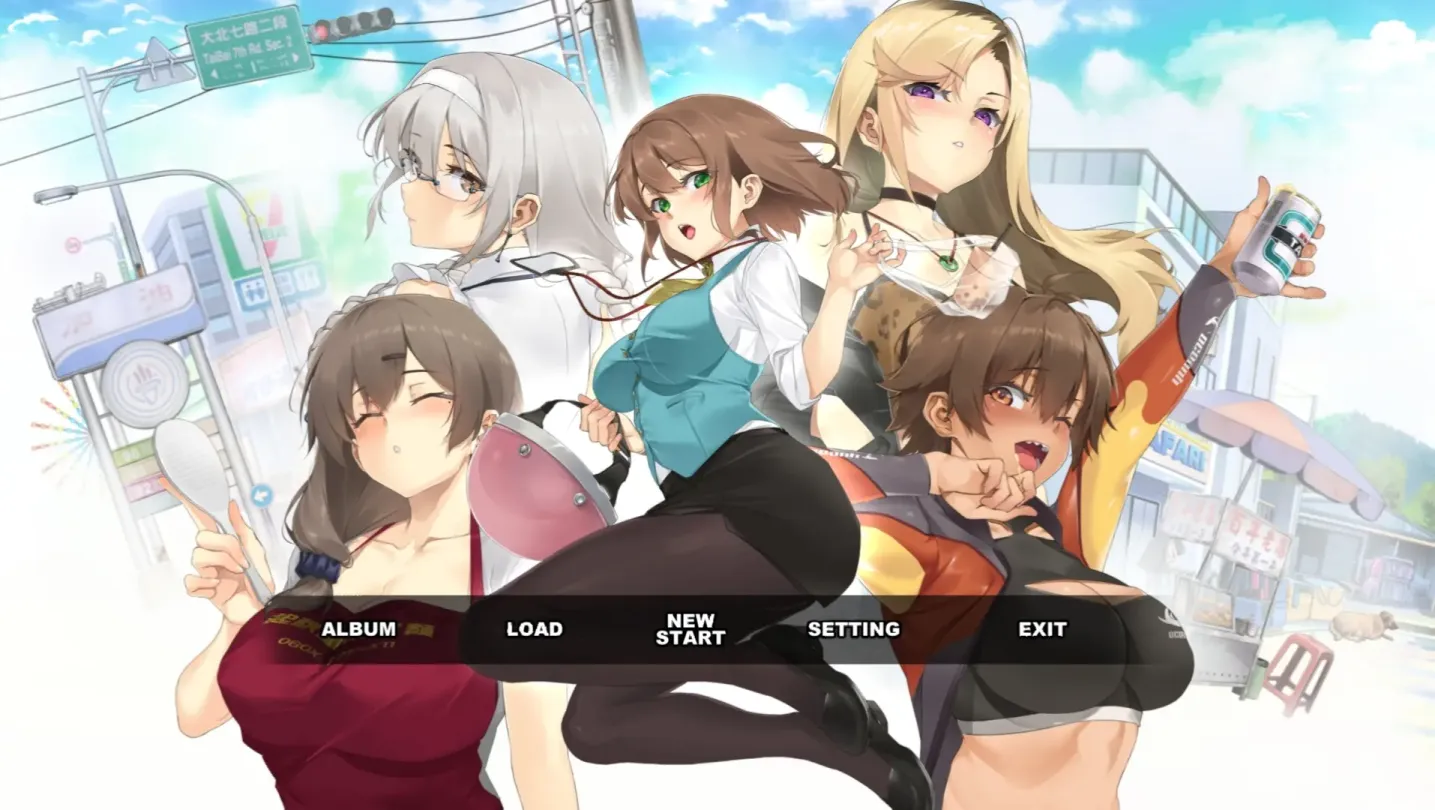Viewport: 1435px width, 810px height.
Task: Select EXIT to quit the game
Action: pos(1043,631)
